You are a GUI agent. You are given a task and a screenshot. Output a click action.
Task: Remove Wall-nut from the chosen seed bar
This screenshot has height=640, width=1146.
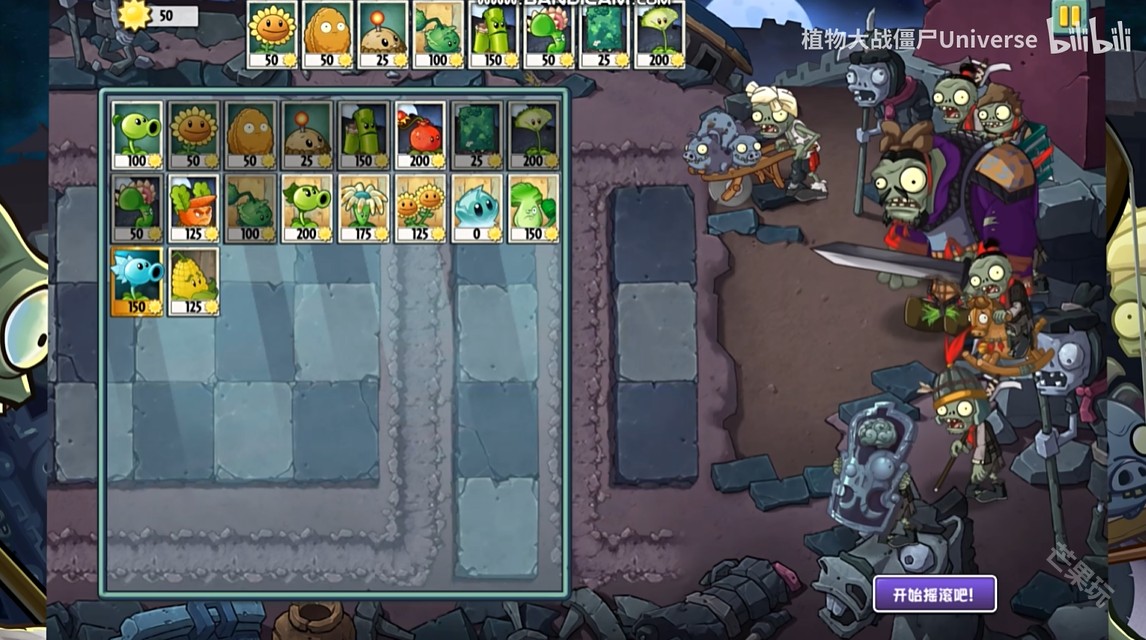pos(328,34)
